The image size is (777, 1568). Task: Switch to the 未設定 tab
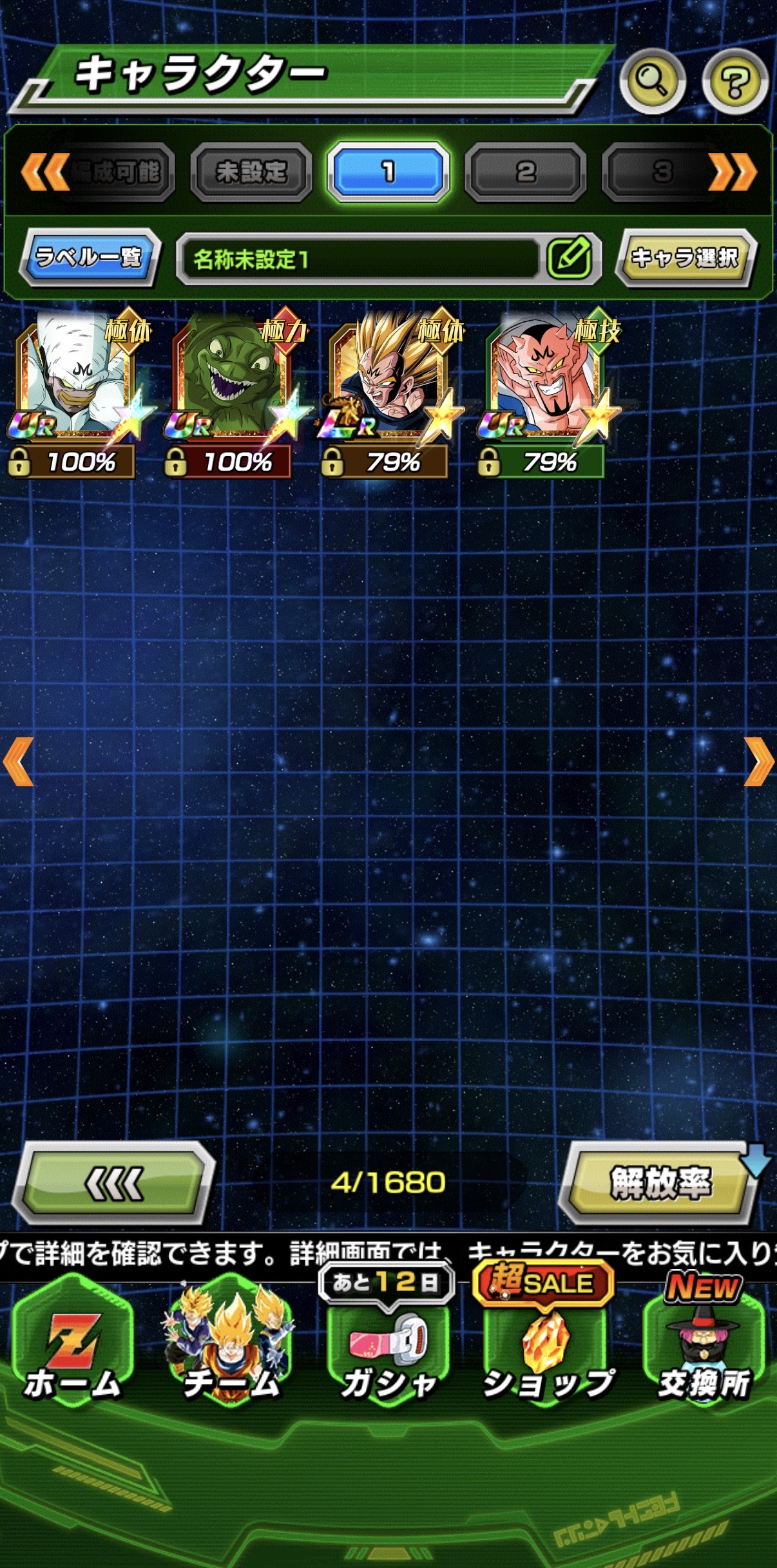pos(251,172)
